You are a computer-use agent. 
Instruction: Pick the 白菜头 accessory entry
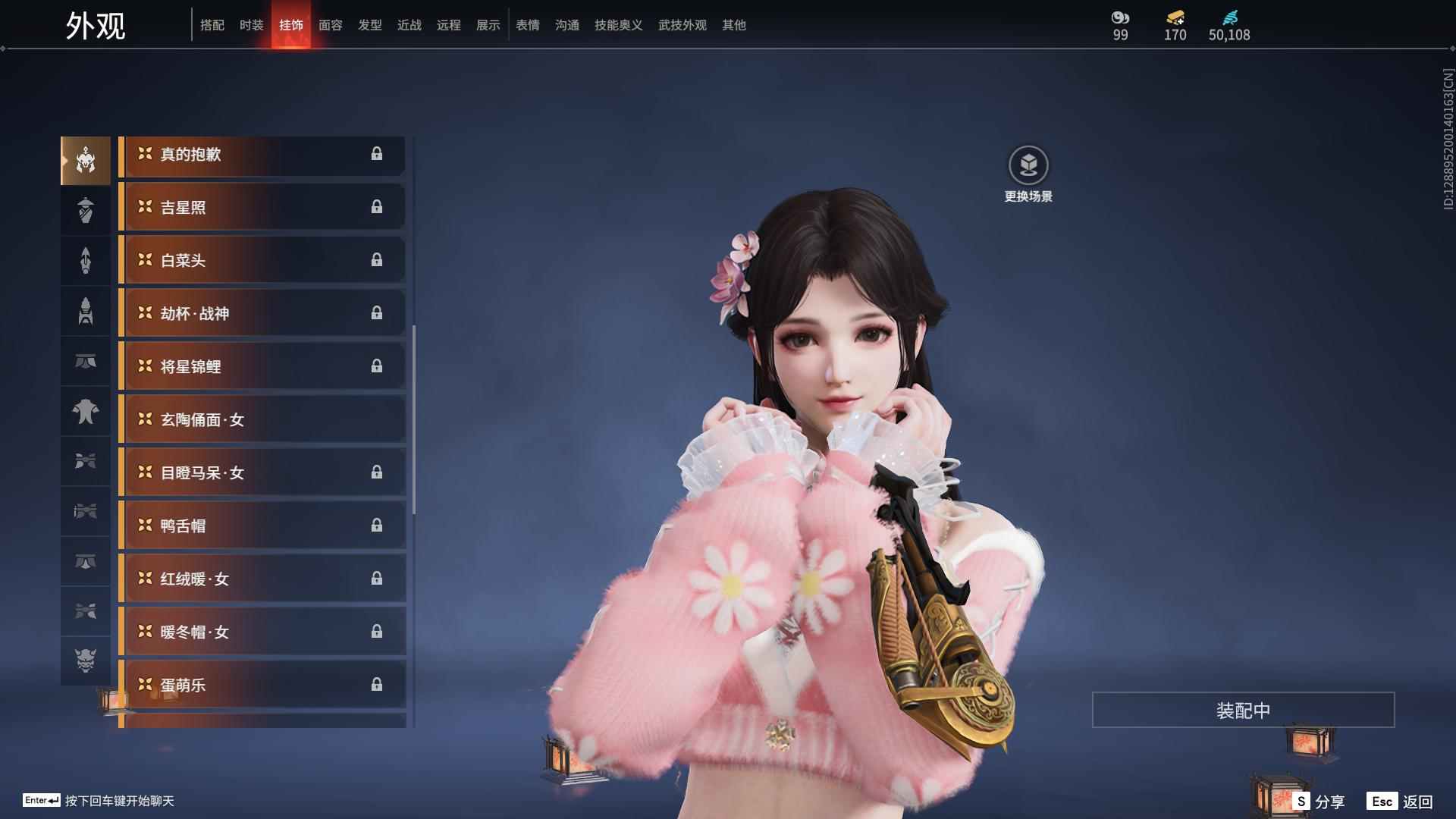[262, 260]
